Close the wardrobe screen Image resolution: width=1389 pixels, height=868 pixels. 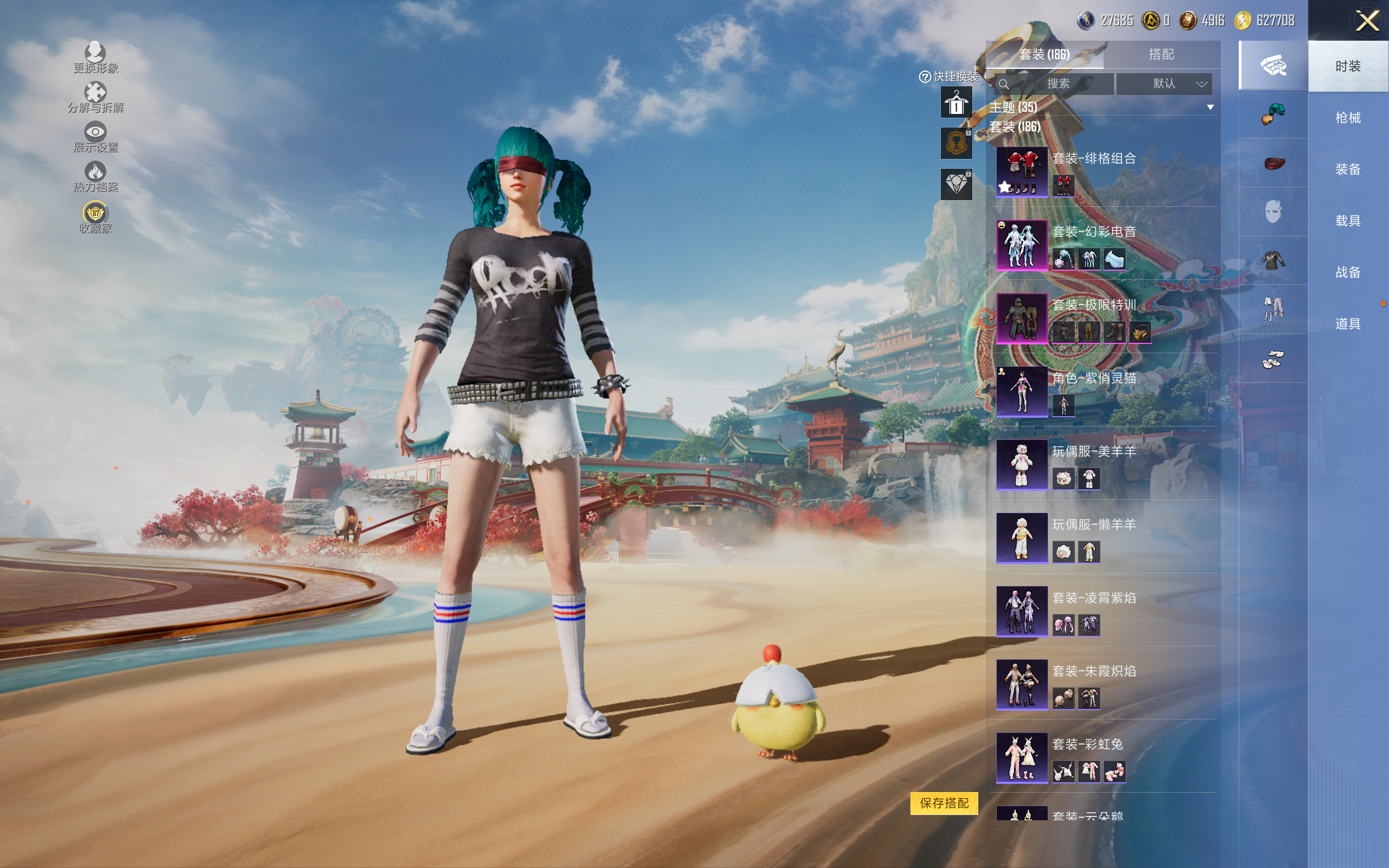tap(1367, 21)
